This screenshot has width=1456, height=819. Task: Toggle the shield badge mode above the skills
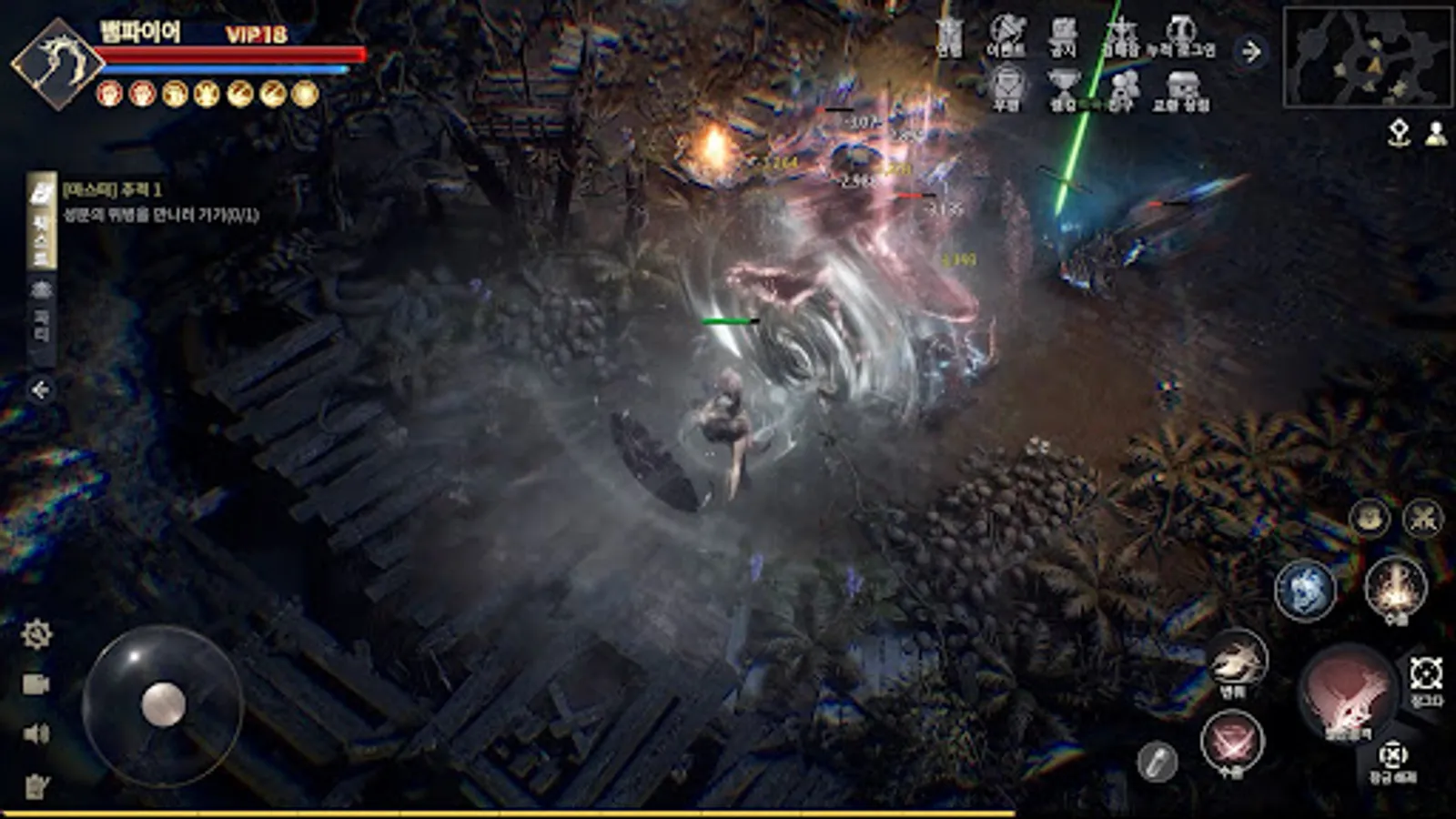pos(1370,517)
